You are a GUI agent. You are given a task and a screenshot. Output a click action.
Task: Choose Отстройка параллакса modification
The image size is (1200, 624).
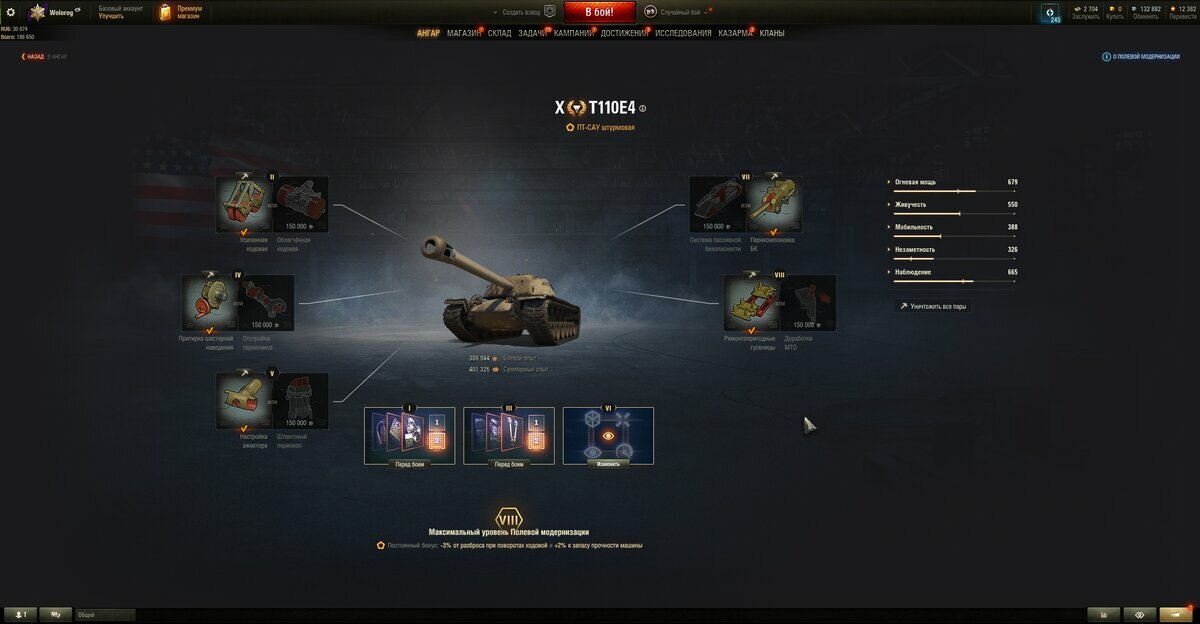click(x=266, y=302)
